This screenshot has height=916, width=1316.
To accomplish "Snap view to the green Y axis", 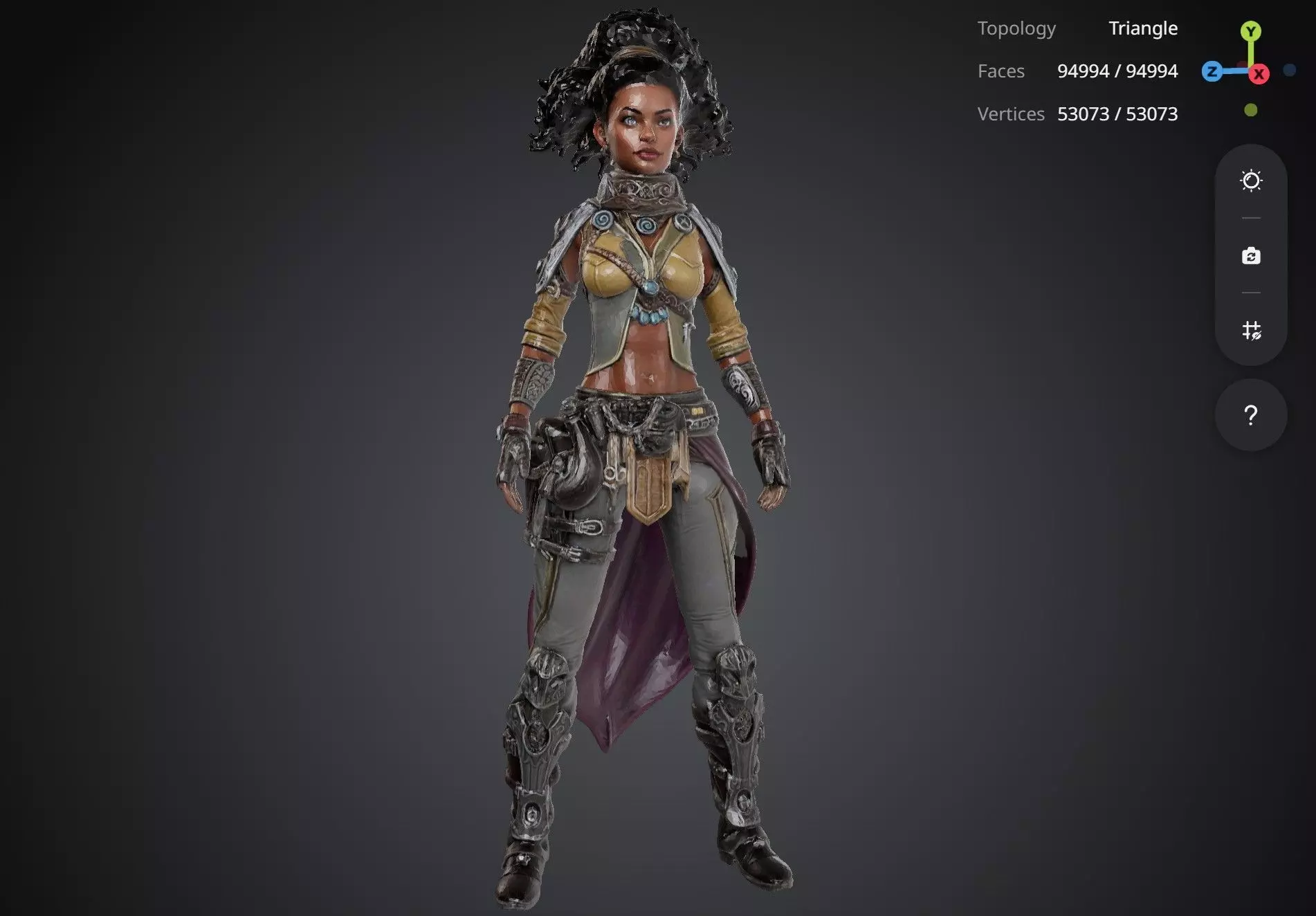I will click(x=1250, y=31).
